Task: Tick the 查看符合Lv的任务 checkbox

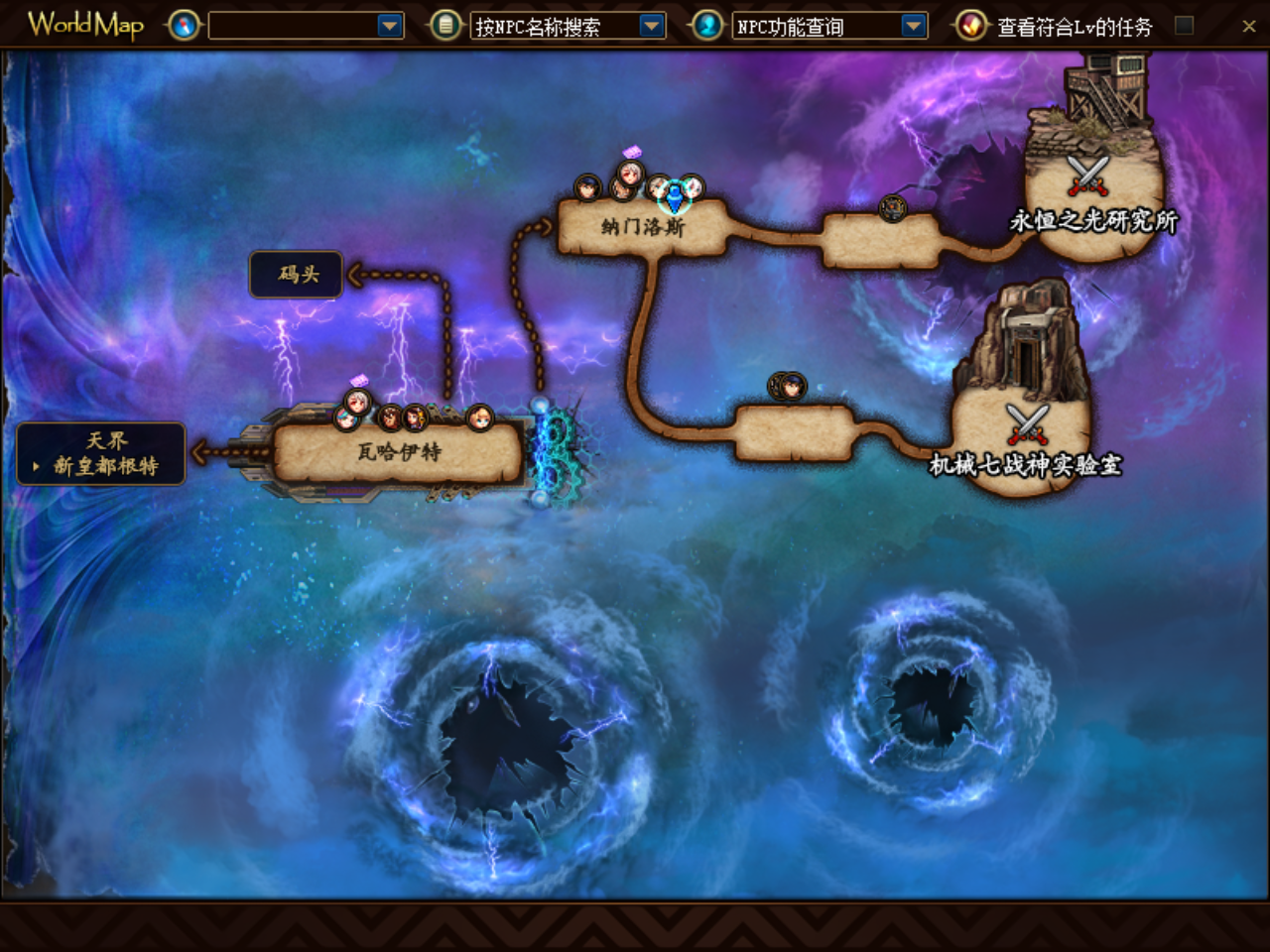Action: tap(1184, 26)
